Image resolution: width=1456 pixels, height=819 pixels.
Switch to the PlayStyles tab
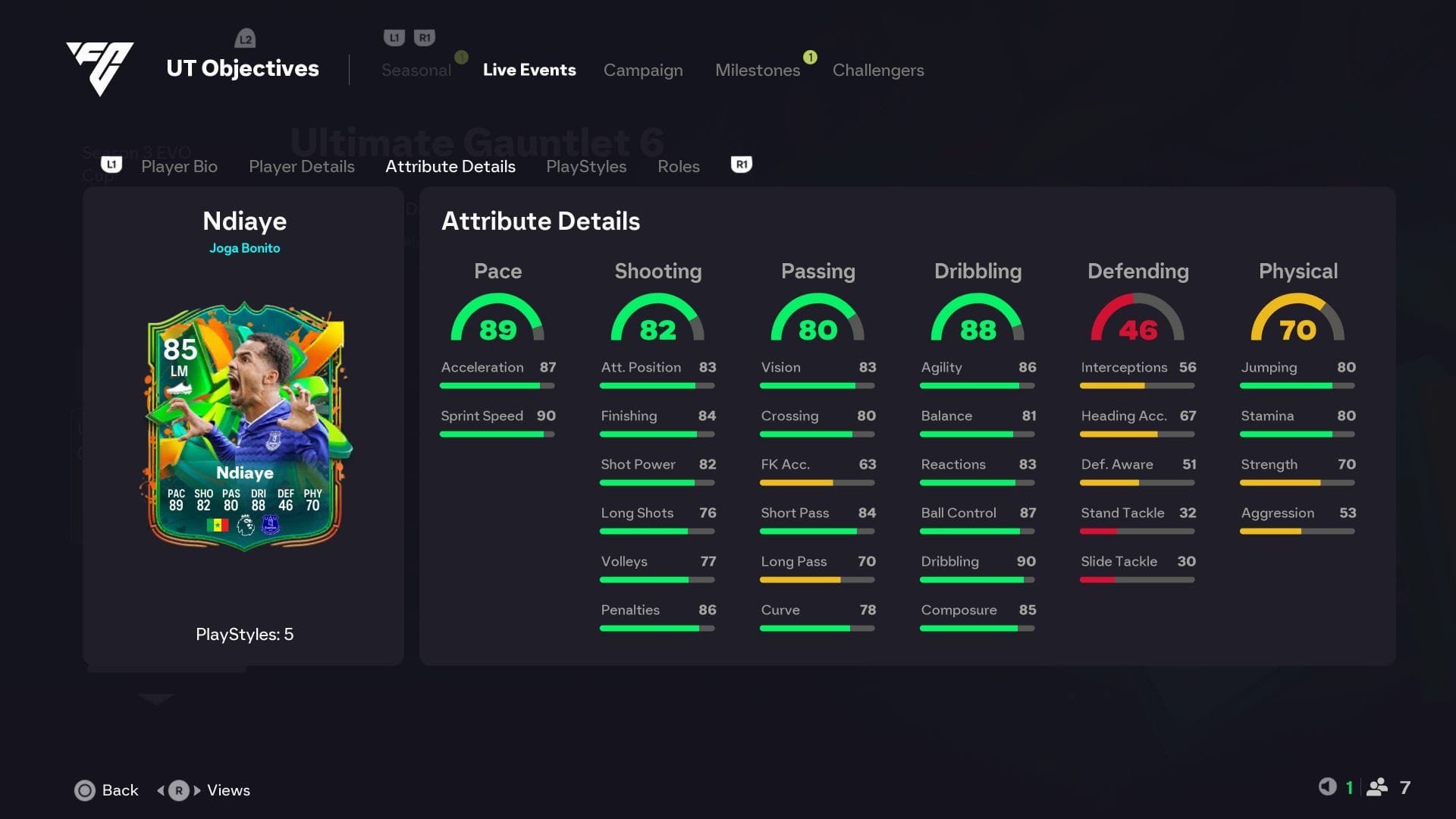click(585, 166)
